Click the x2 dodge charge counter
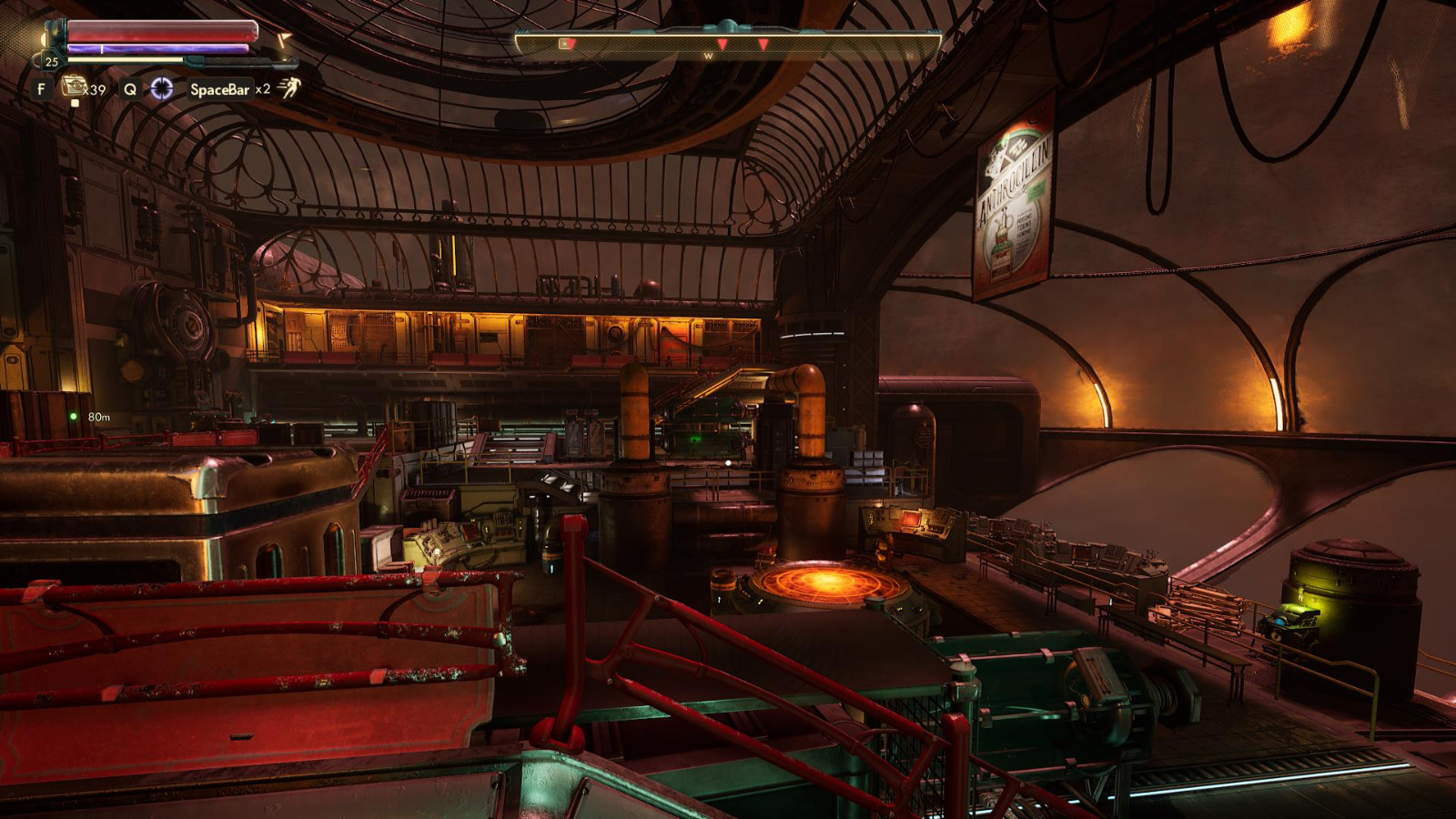The height and width of the screenshot is (819, 1456). (263, 88)
